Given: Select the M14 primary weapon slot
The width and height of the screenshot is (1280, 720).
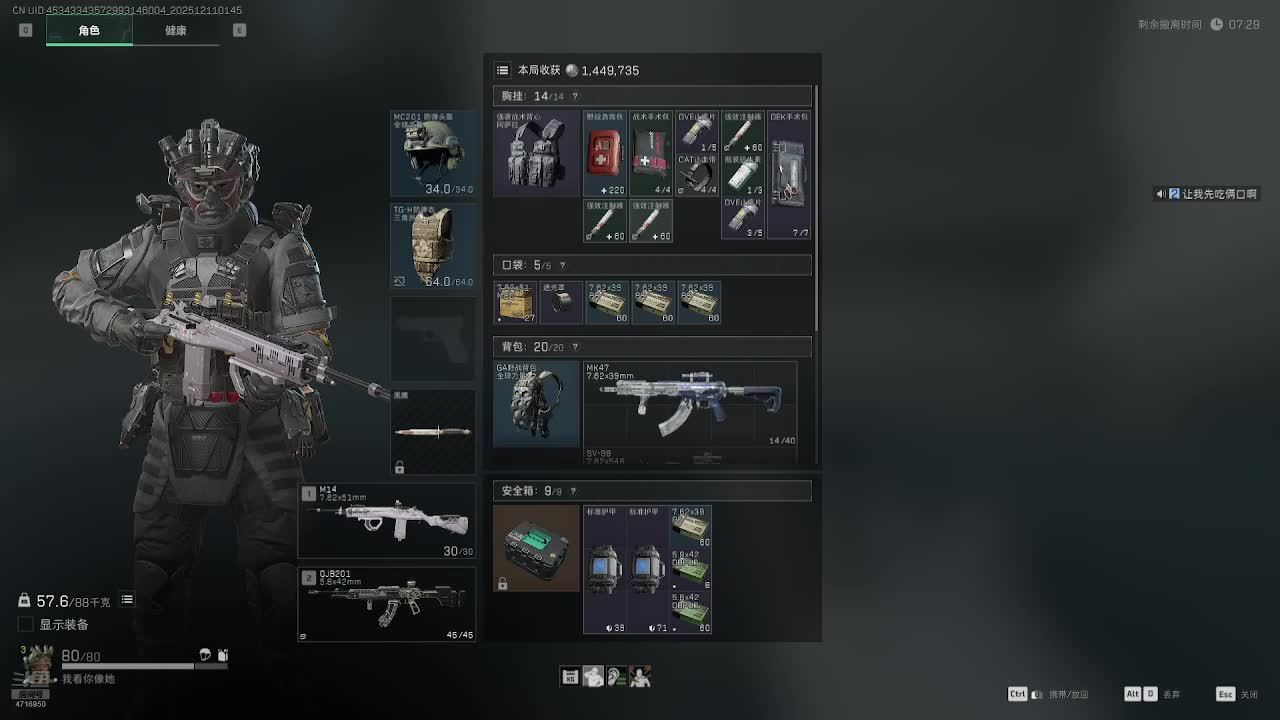Looking at the screenshot, I should click(387, 521).
